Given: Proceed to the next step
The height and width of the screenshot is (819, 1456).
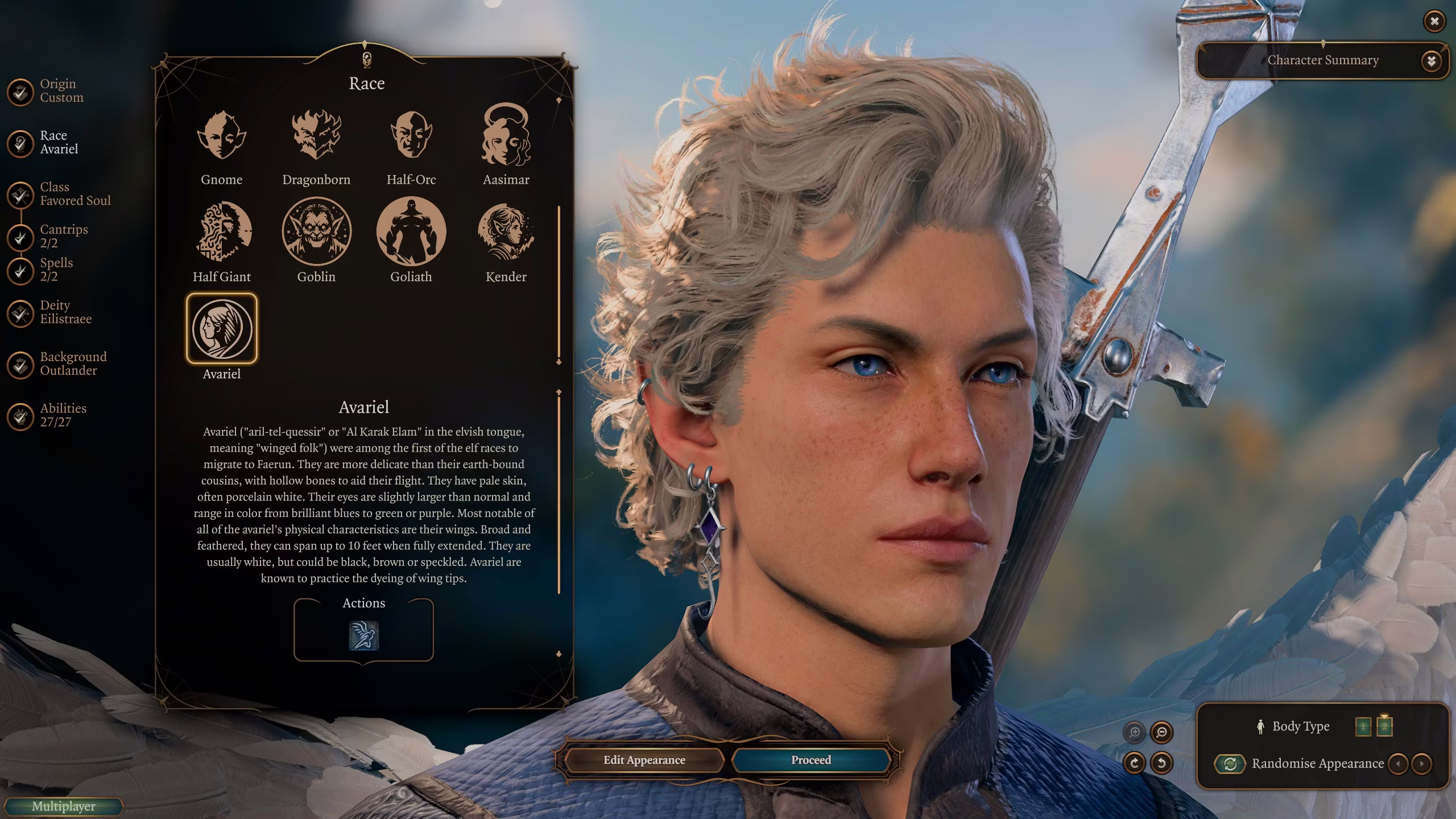Looking at the screenshot, I should click(x=810, y=760).
